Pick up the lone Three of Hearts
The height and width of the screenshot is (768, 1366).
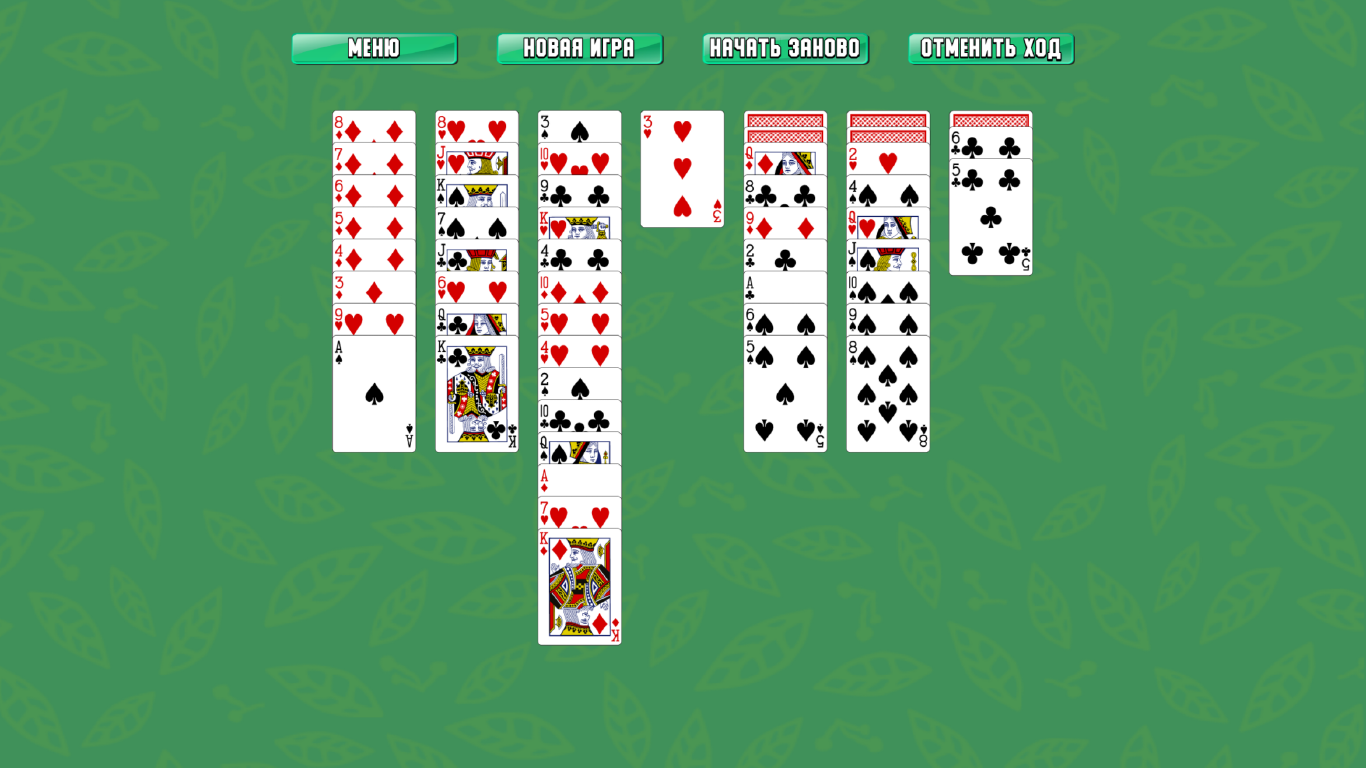[682, 168]
